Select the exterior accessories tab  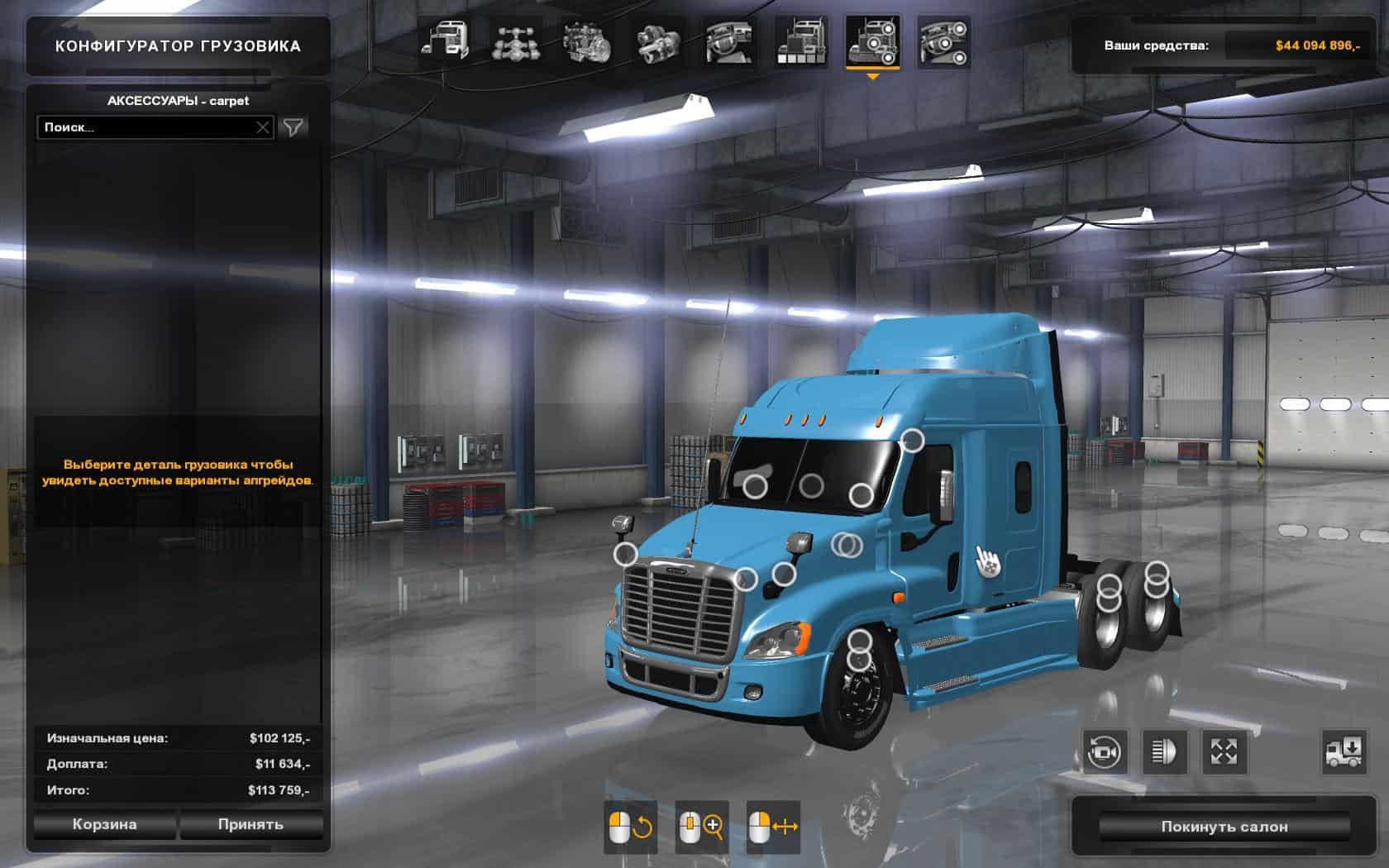872,41
